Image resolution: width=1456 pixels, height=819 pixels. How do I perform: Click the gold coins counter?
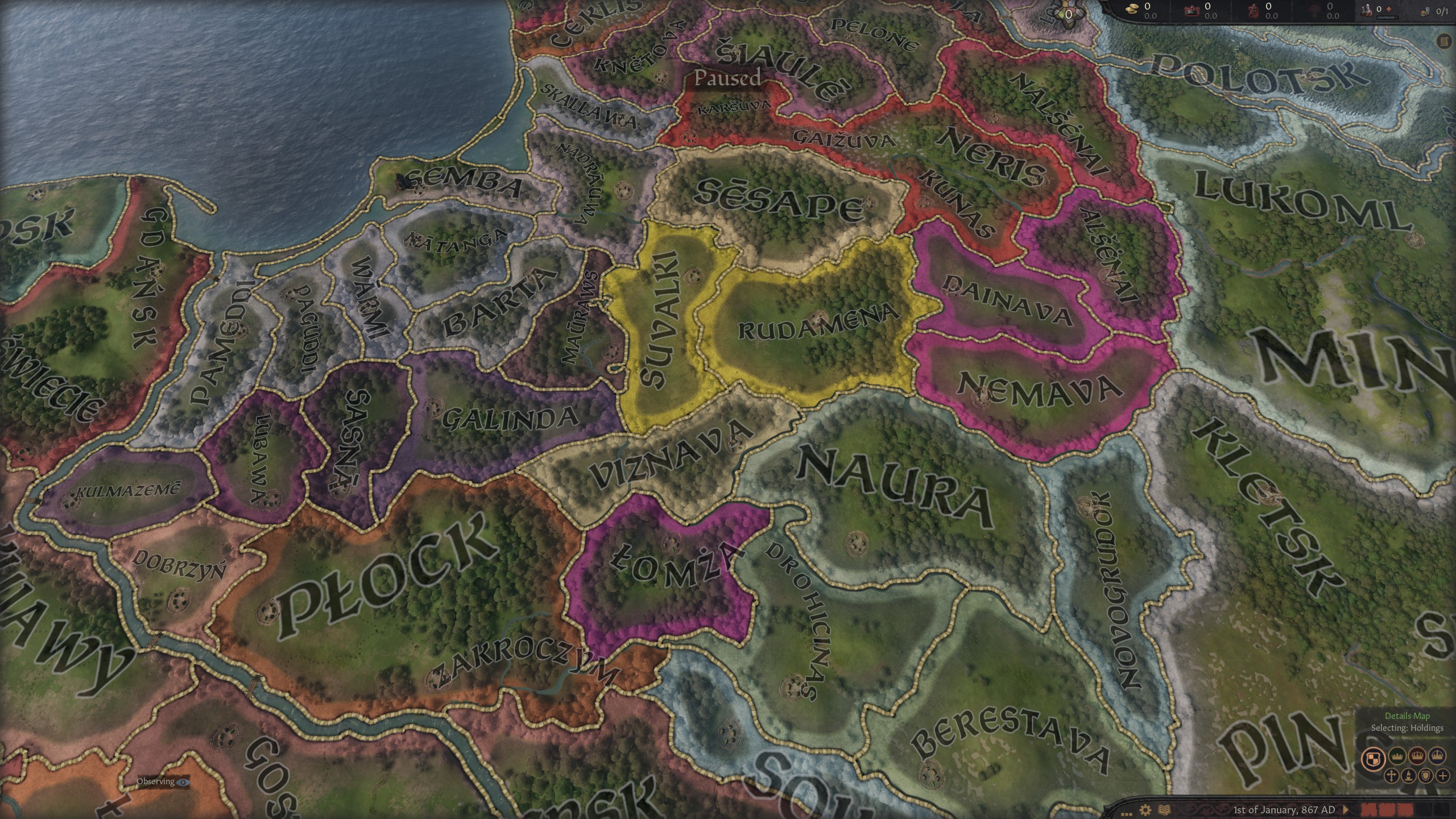pyautogui.click(x=1132, y=10)
